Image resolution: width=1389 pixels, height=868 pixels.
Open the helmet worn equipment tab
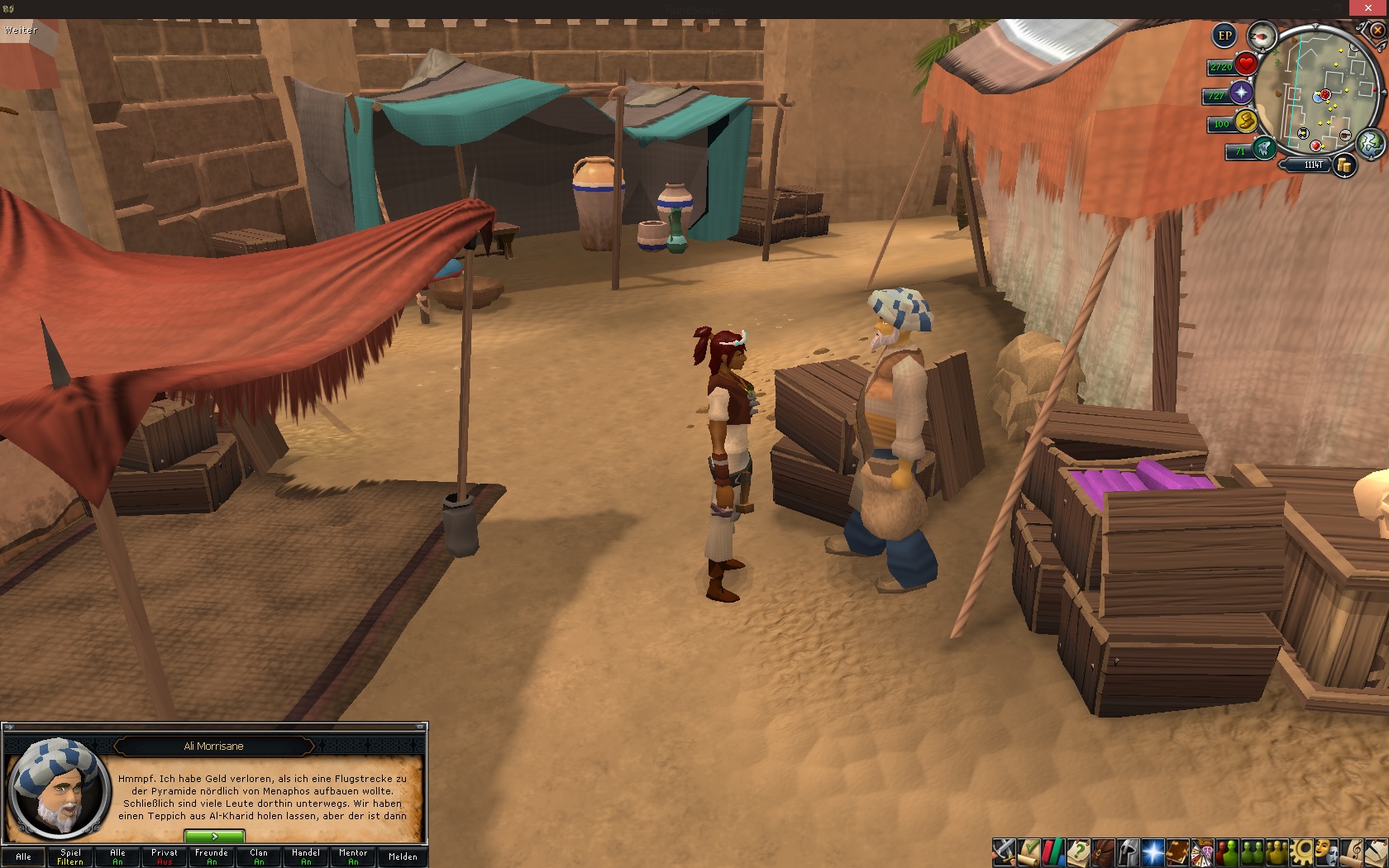click(x=1128, y=851)
